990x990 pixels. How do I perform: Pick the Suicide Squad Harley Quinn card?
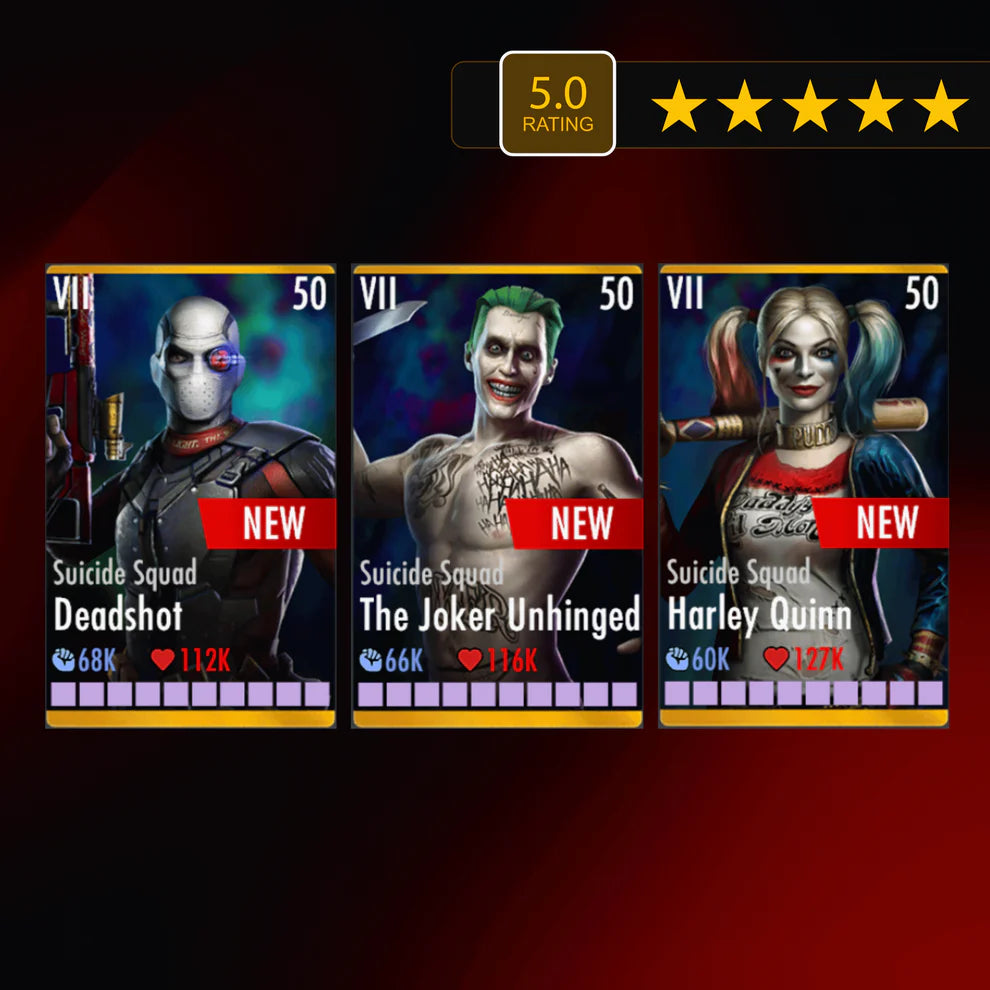(x=803, y=495)
